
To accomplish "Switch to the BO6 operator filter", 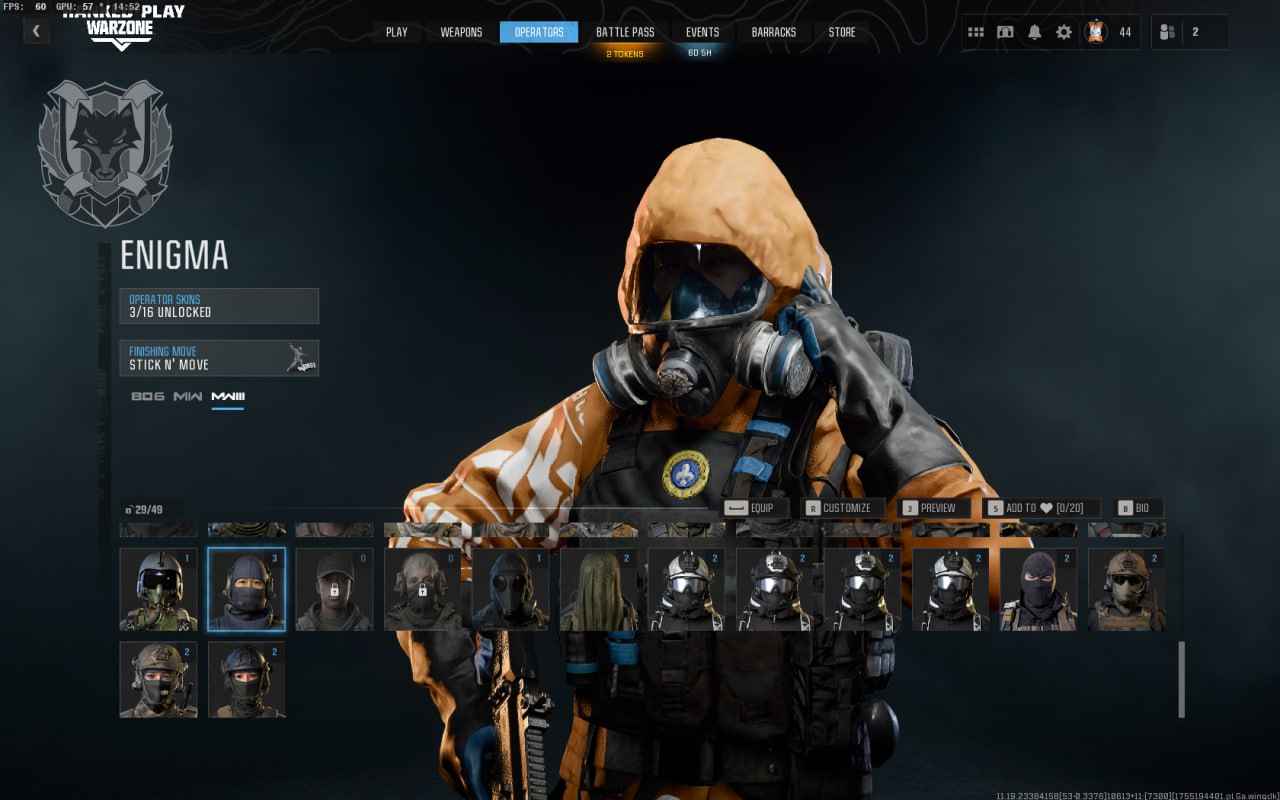I will pyautogui.click(x=146, y=397).
